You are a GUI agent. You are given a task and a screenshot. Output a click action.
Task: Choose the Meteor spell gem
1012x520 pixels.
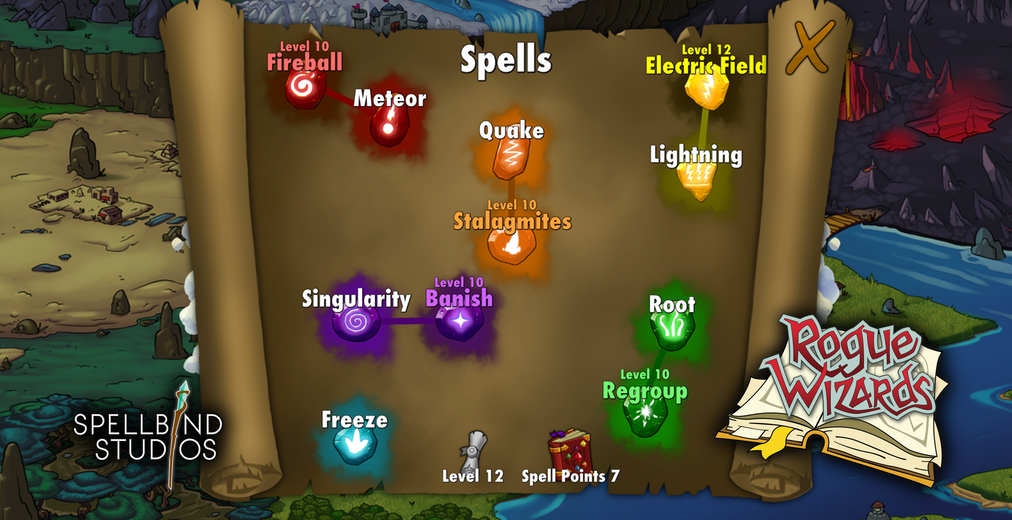tap(387, 125)
